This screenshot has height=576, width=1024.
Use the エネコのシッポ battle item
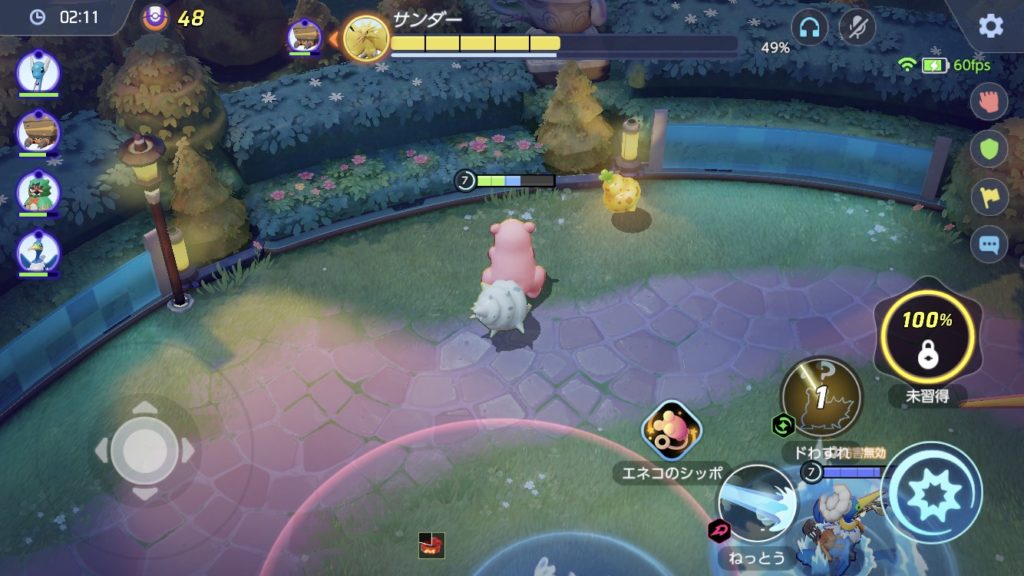coord(671,431)
